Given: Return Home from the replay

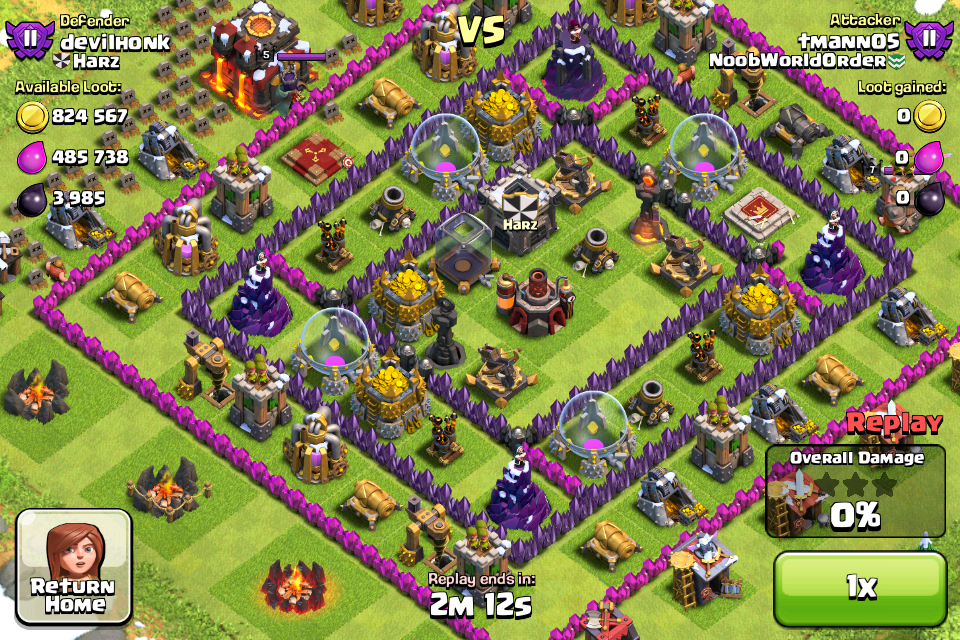Looking at the screenshot, I should tap(74, 565).
